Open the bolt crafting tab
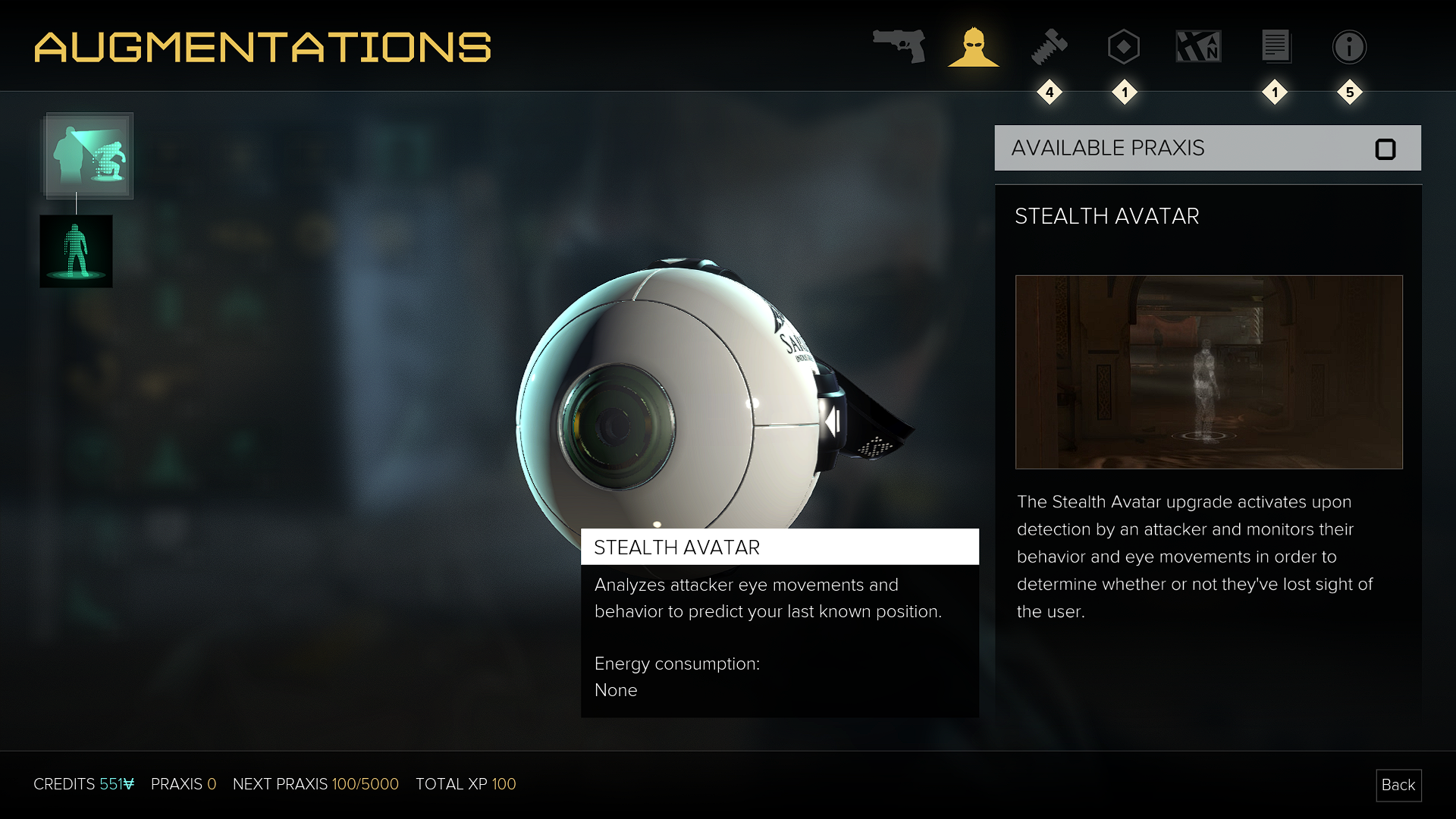 pos(1049,47)
